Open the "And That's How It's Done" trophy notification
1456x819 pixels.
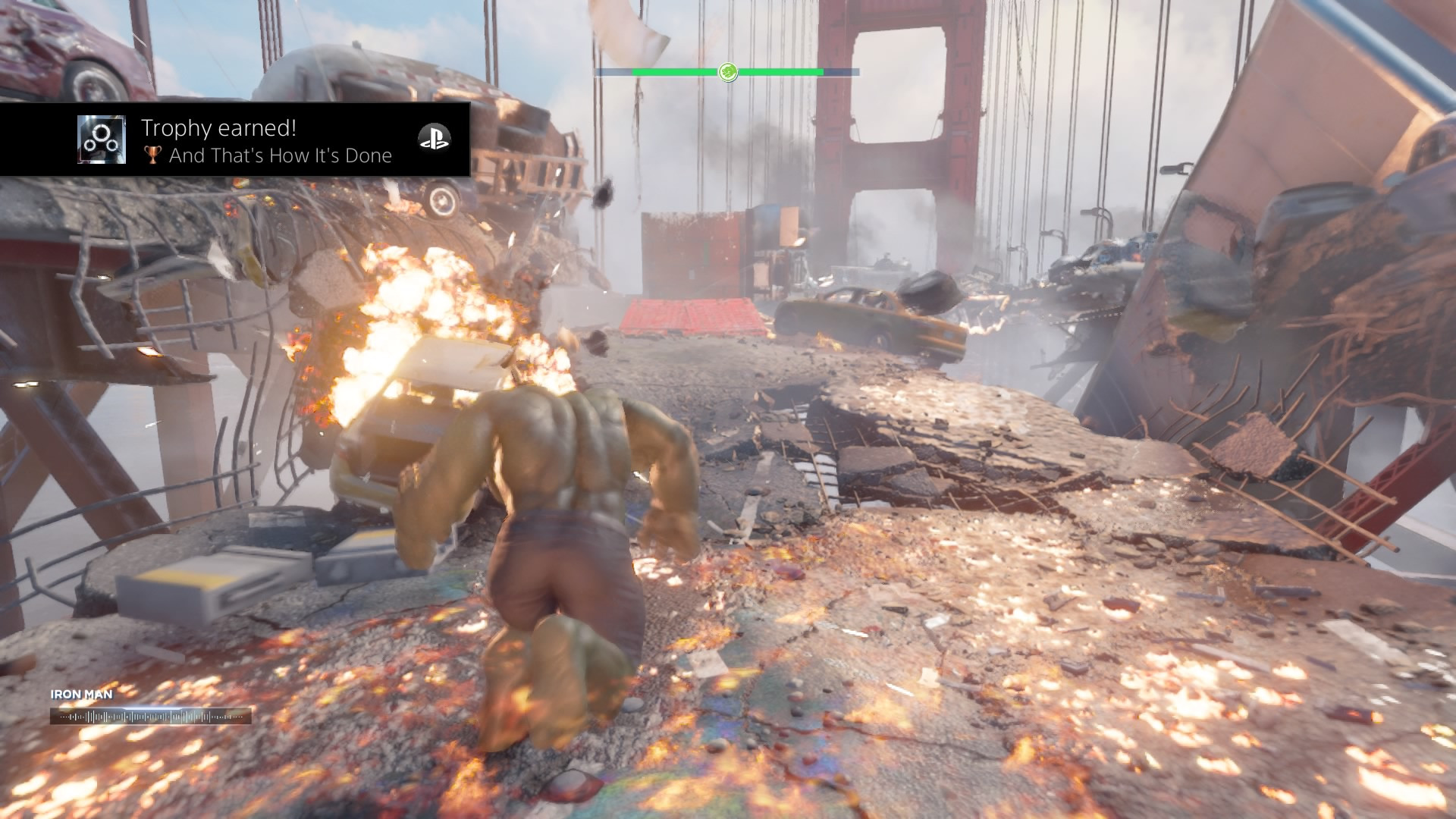click(x=267, y=142)
